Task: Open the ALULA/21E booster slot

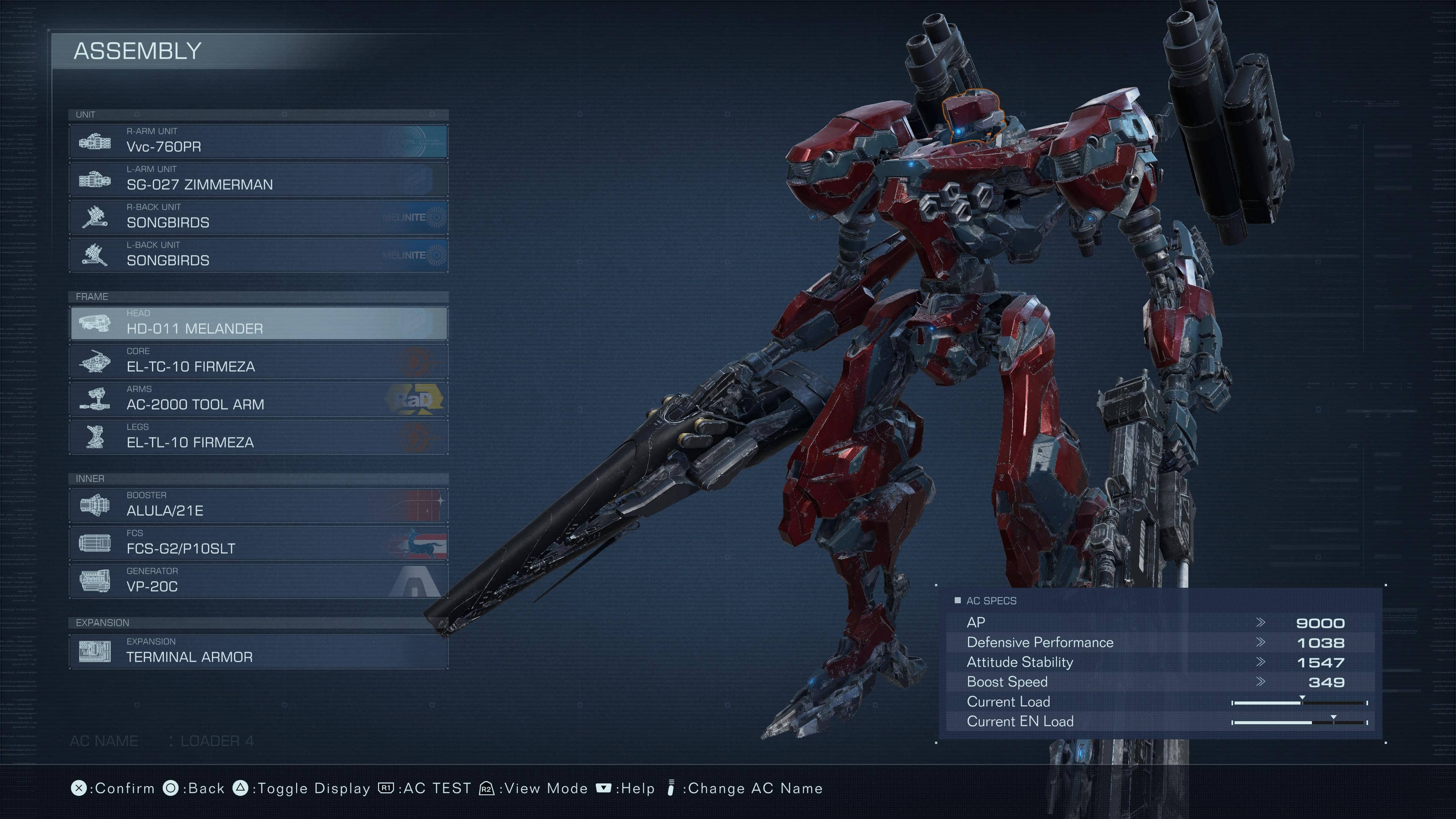Action: [258, 505]
